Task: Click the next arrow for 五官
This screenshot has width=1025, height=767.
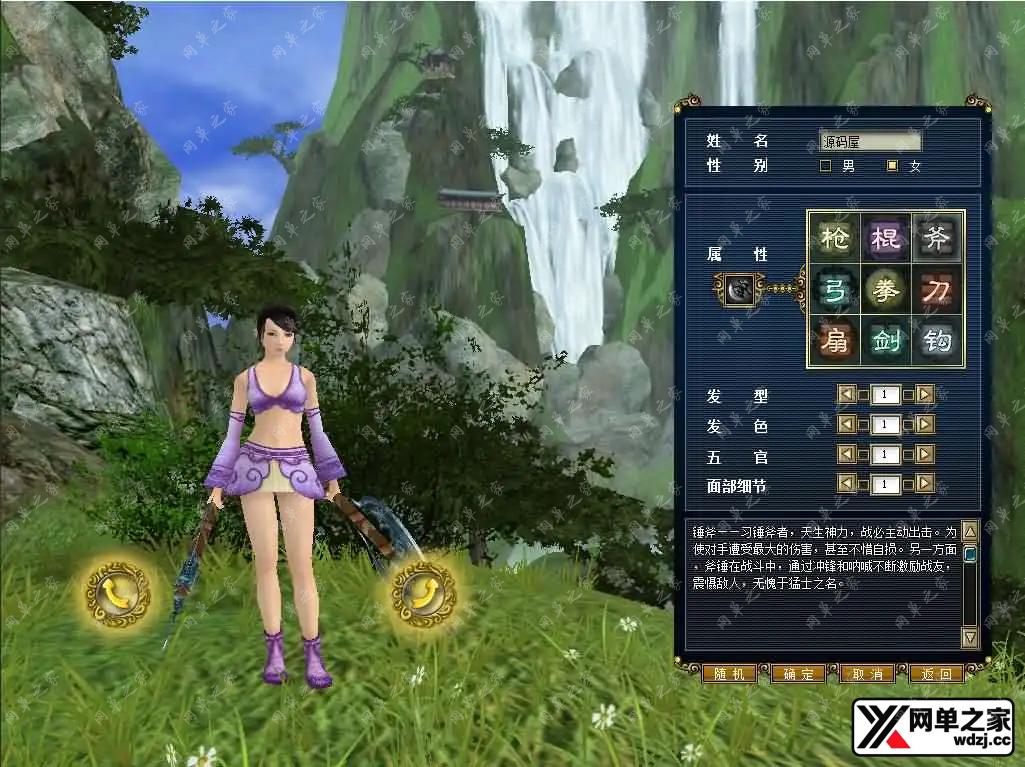Action: click(x=924, y=455)
